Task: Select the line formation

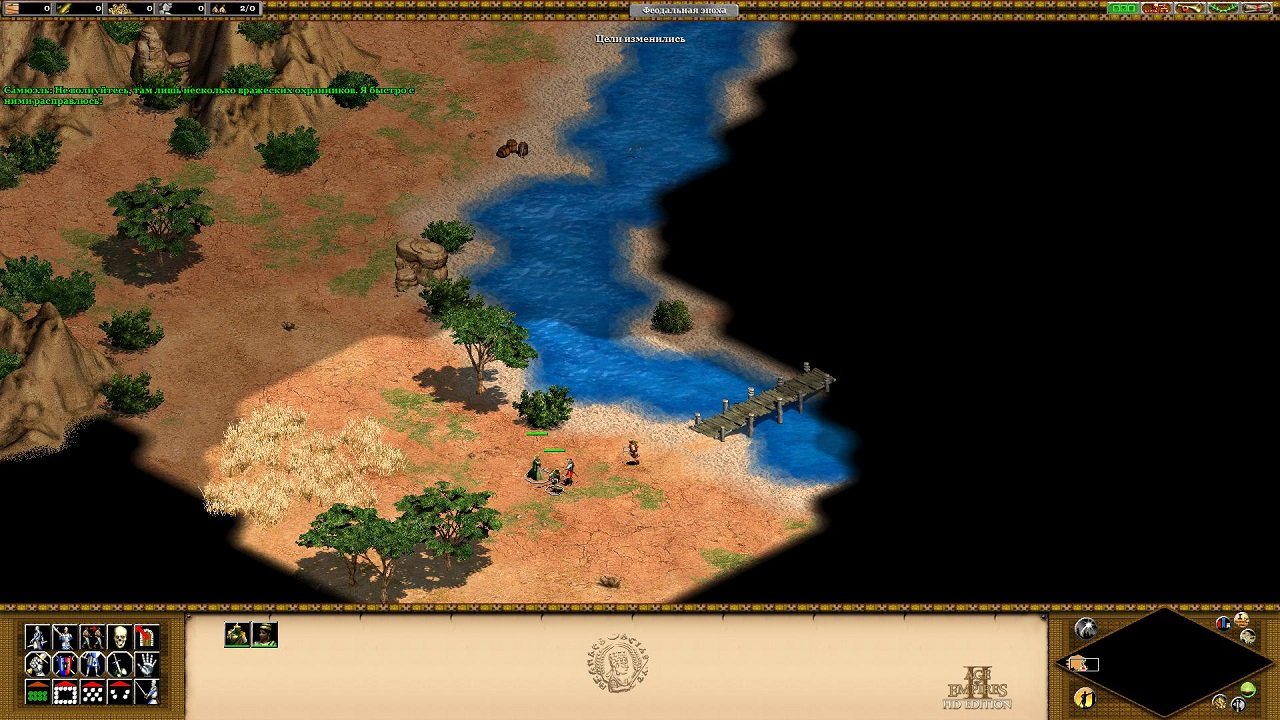Action: tap(37, 692)
